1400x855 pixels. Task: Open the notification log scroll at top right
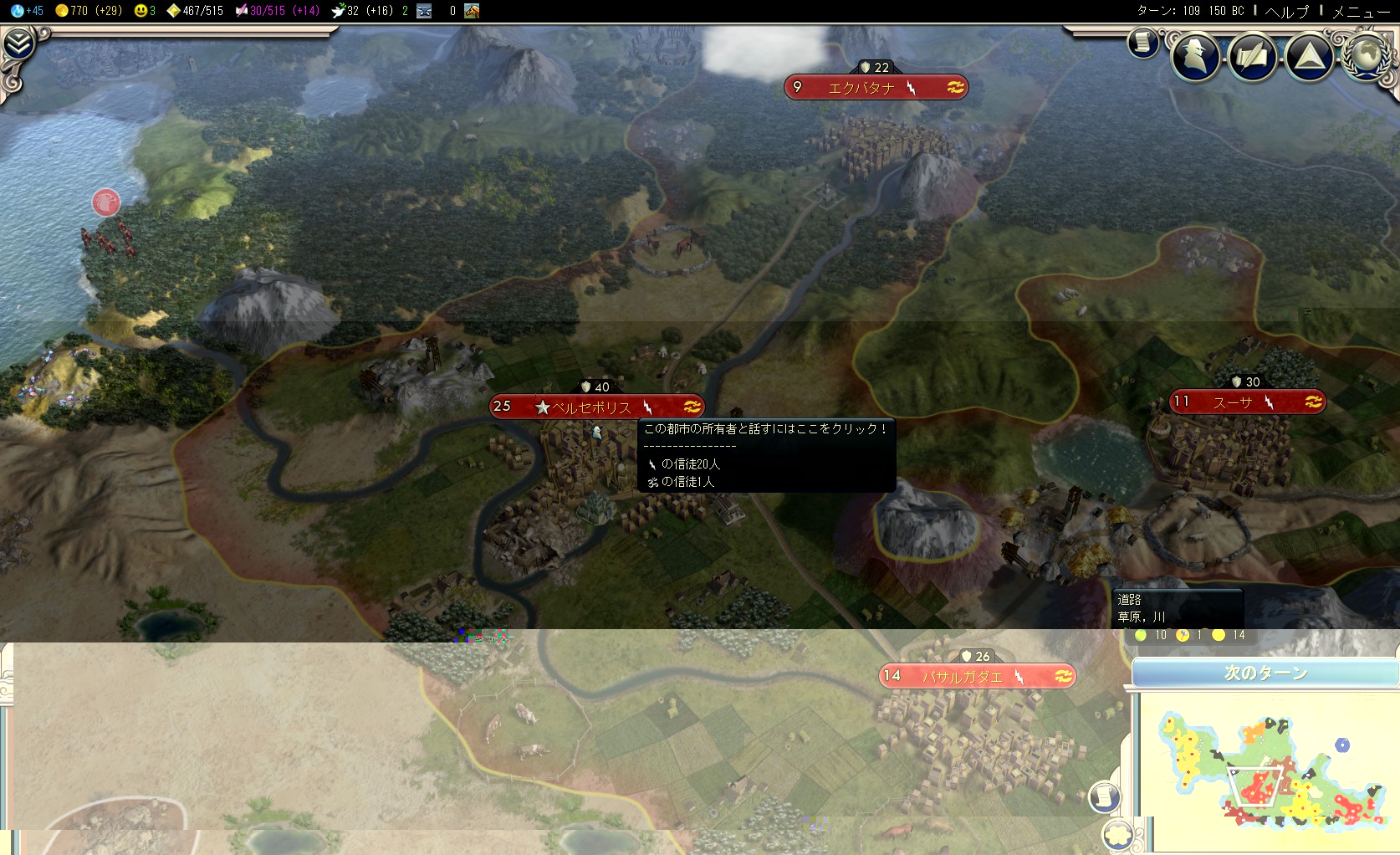(1142, 43)
